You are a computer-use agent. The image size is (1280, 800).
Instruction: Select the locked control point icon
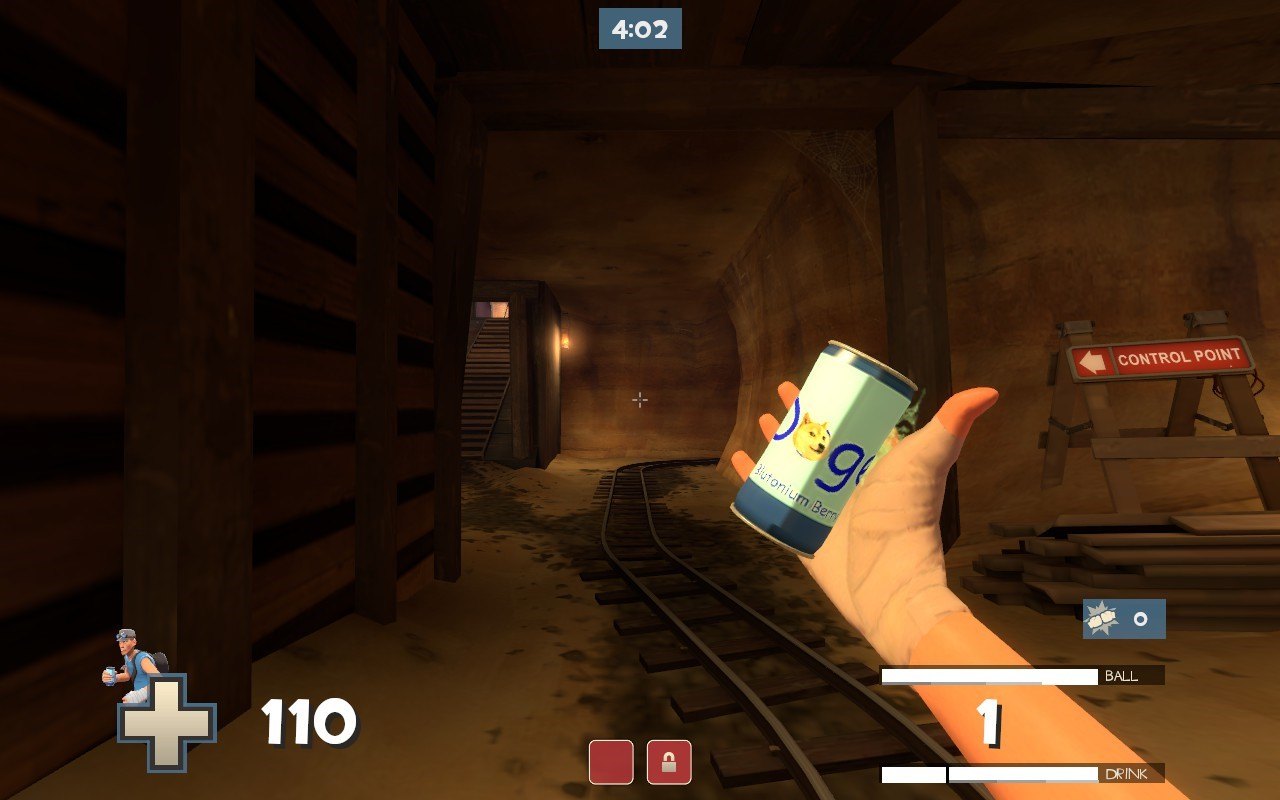669,762
